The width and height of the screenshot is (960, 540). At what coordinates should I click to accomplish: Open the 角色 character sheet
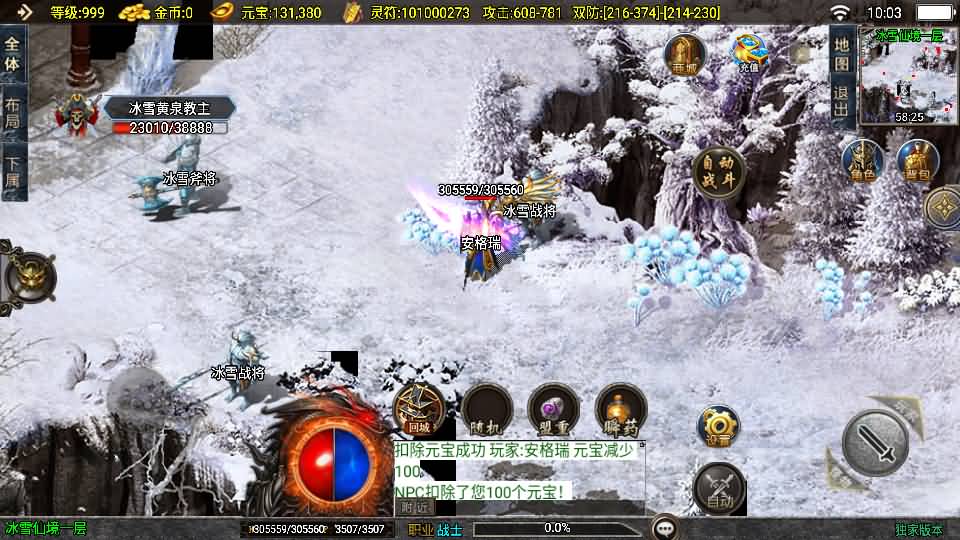coord(862,161)
